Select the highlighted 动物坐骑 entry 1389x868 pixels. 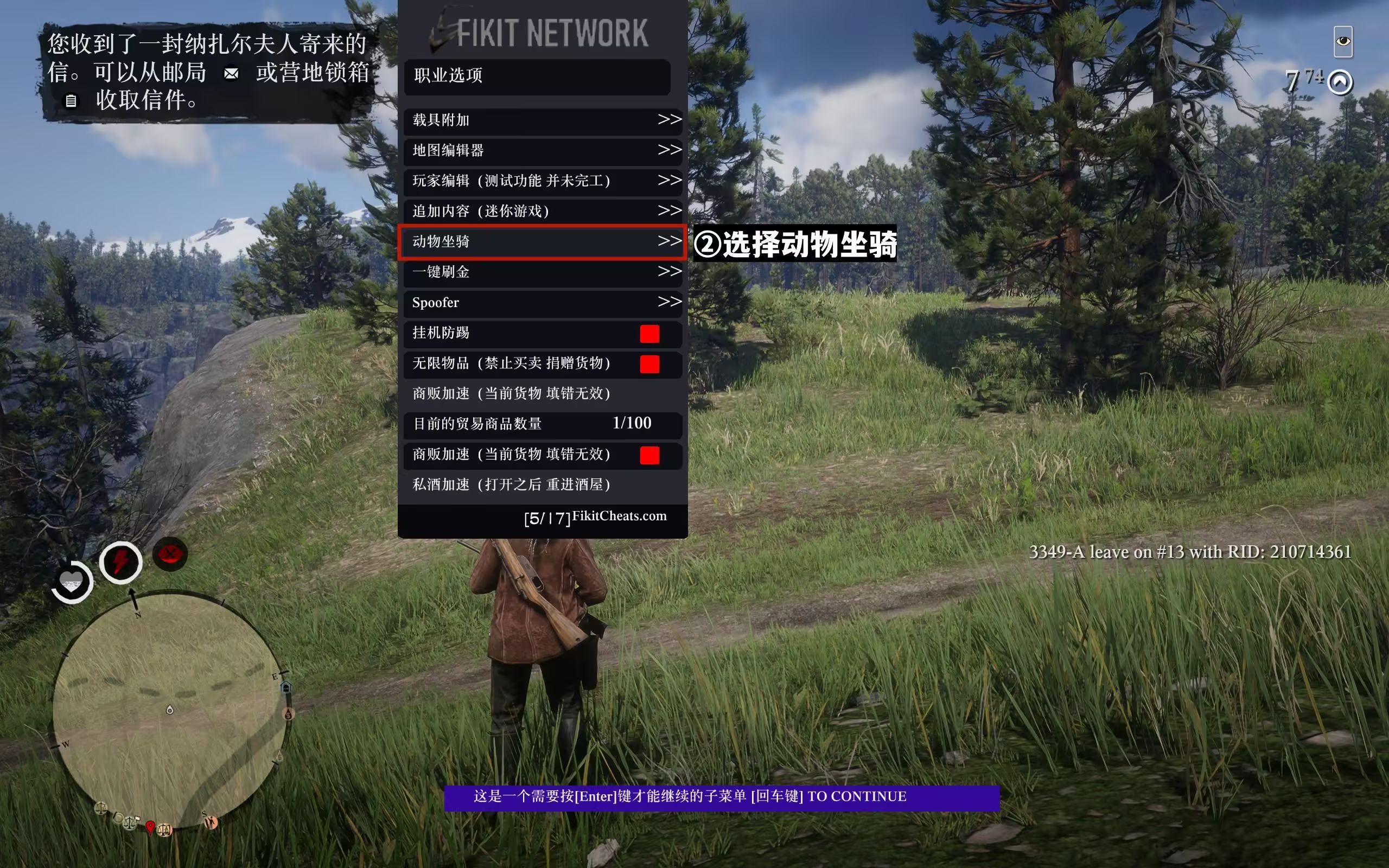[542, 242]
